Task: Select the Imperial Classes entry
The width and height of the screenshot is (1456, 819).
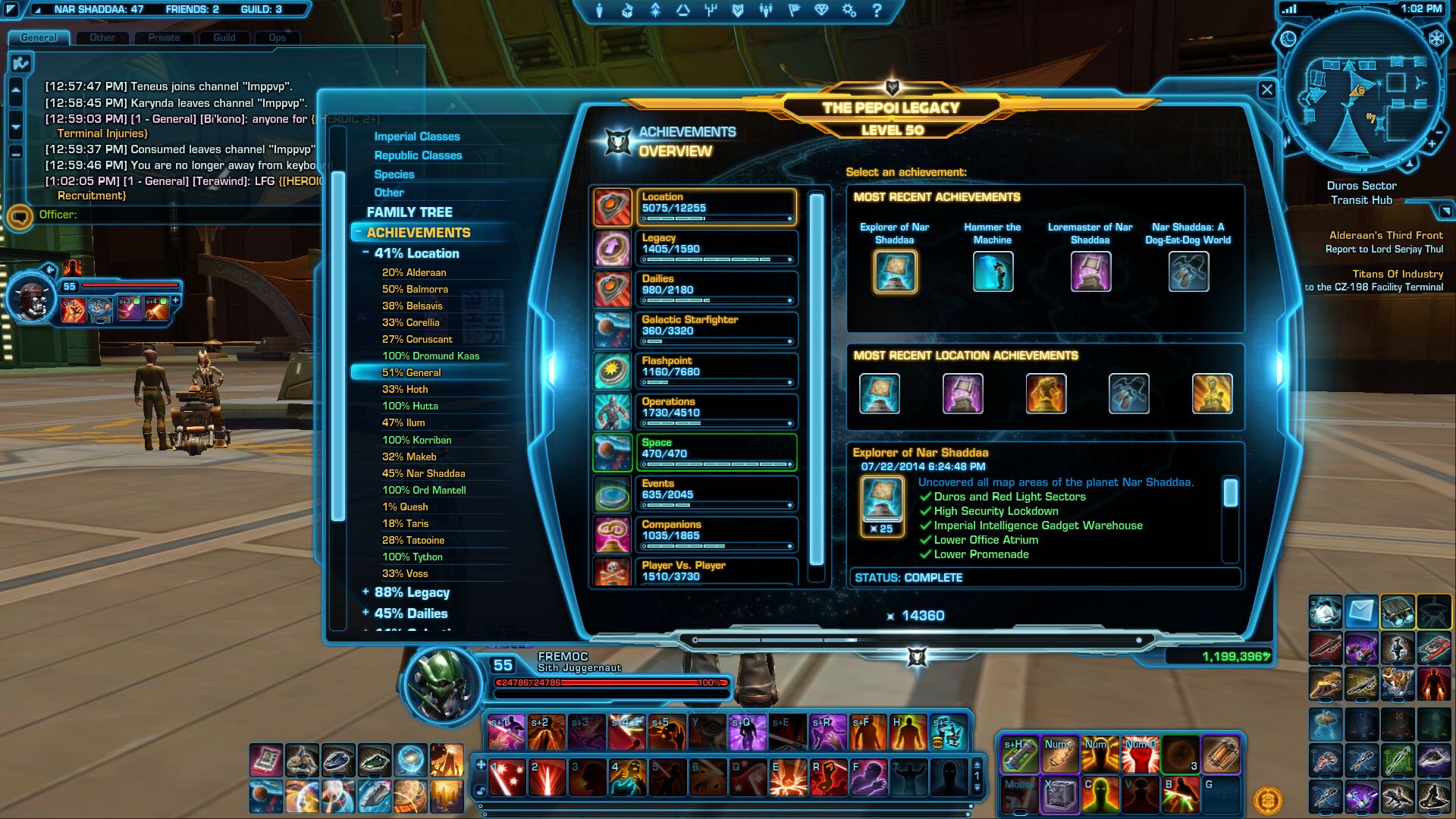Action: 416,136
